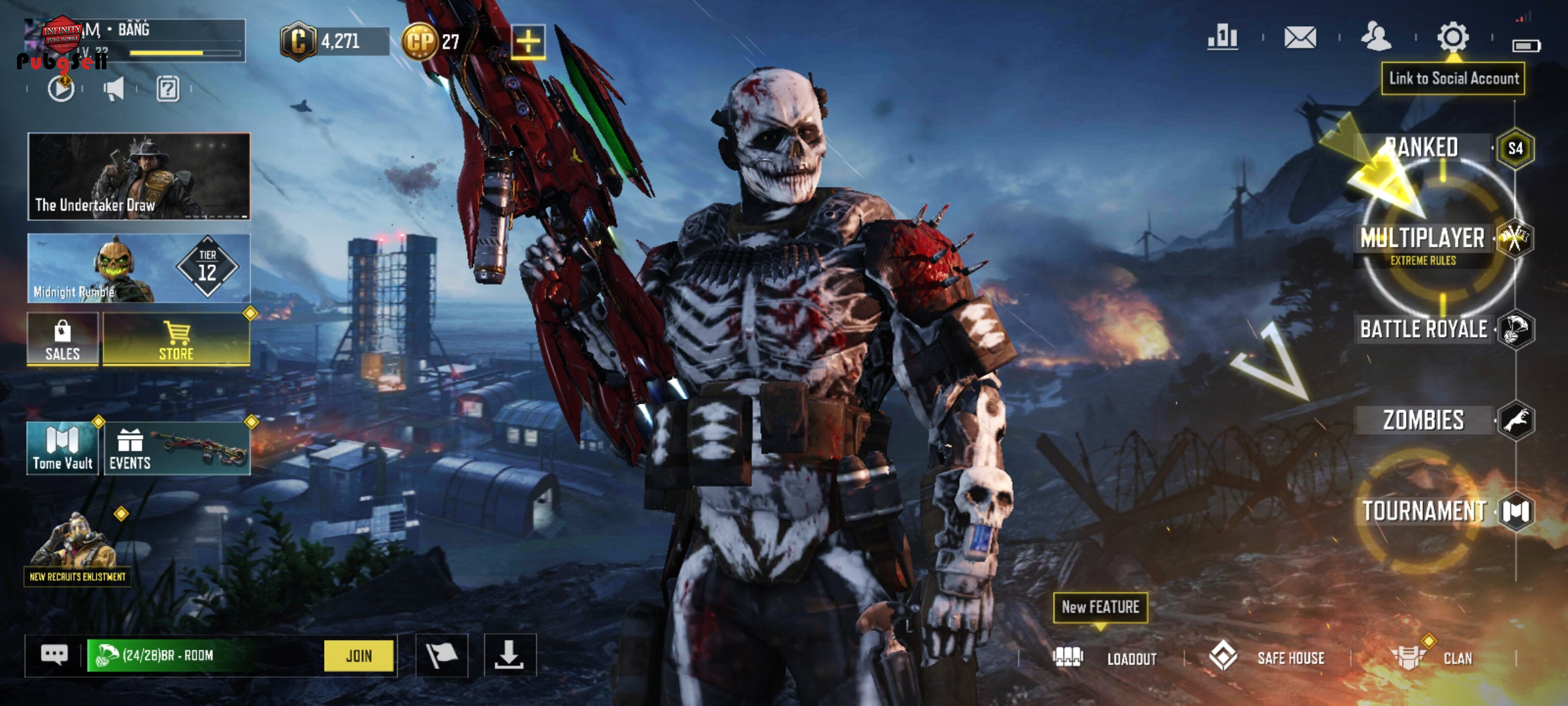
Task: Open the Store
Action: (176, 339)
